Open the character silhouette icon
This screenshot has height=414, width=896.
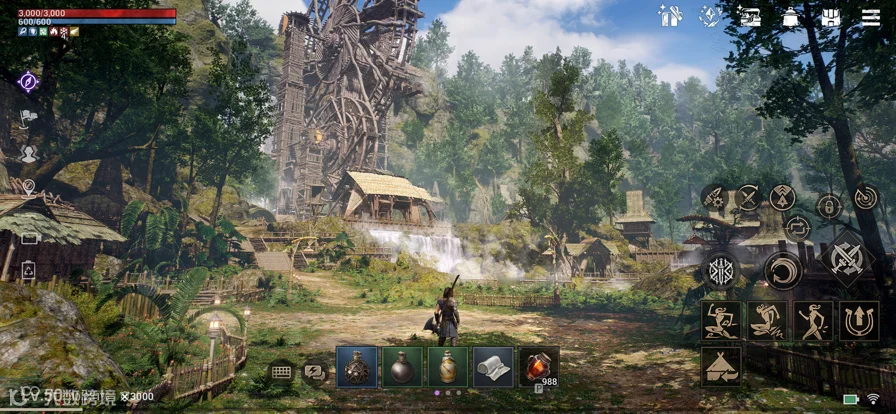tap(28, 153)
